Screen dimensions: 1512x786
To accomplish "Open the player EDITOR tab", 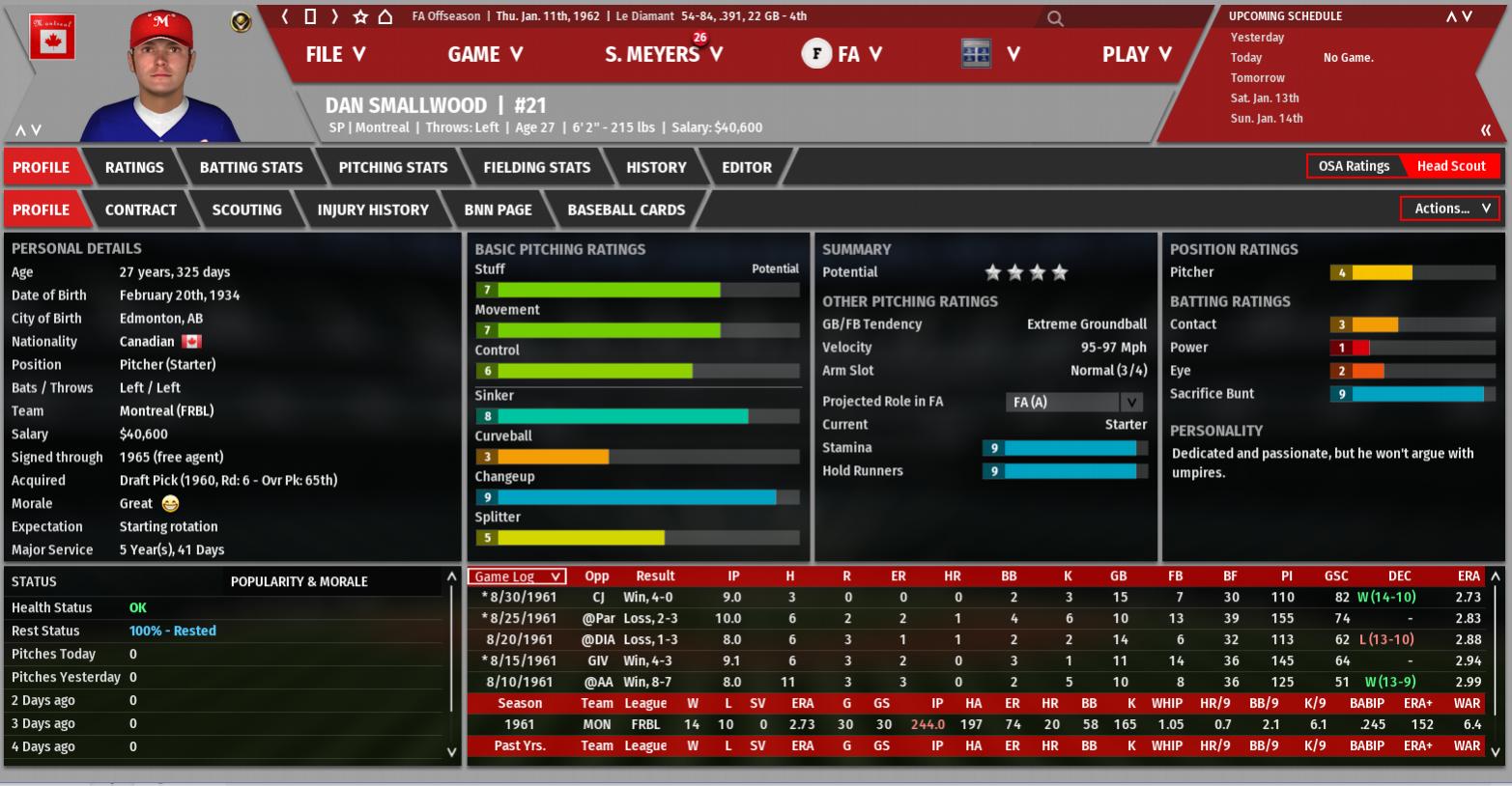I will click(747, 167).
